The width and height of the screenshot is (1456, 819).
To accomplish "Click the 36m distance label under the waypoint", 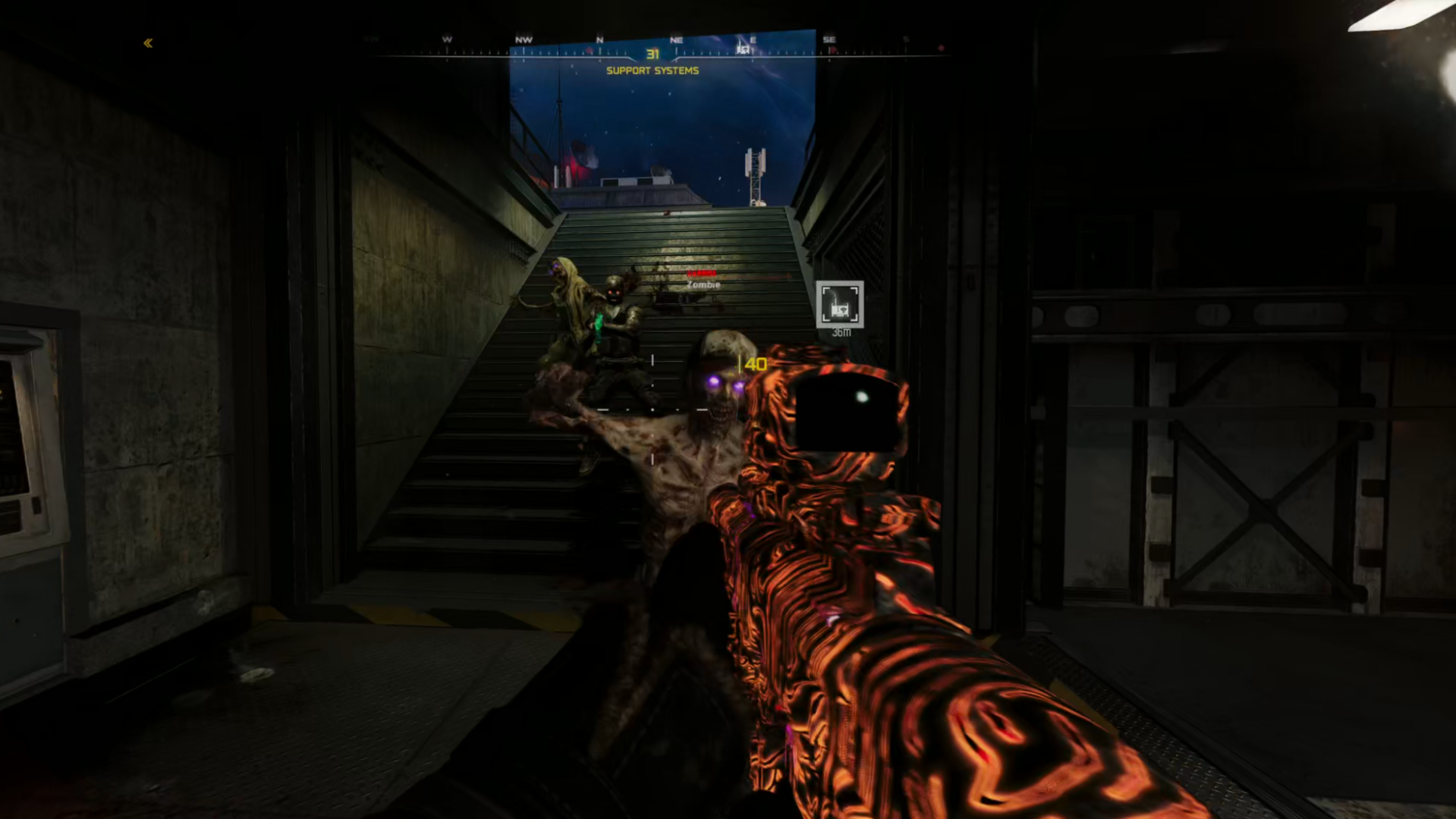I will [840, 332].
